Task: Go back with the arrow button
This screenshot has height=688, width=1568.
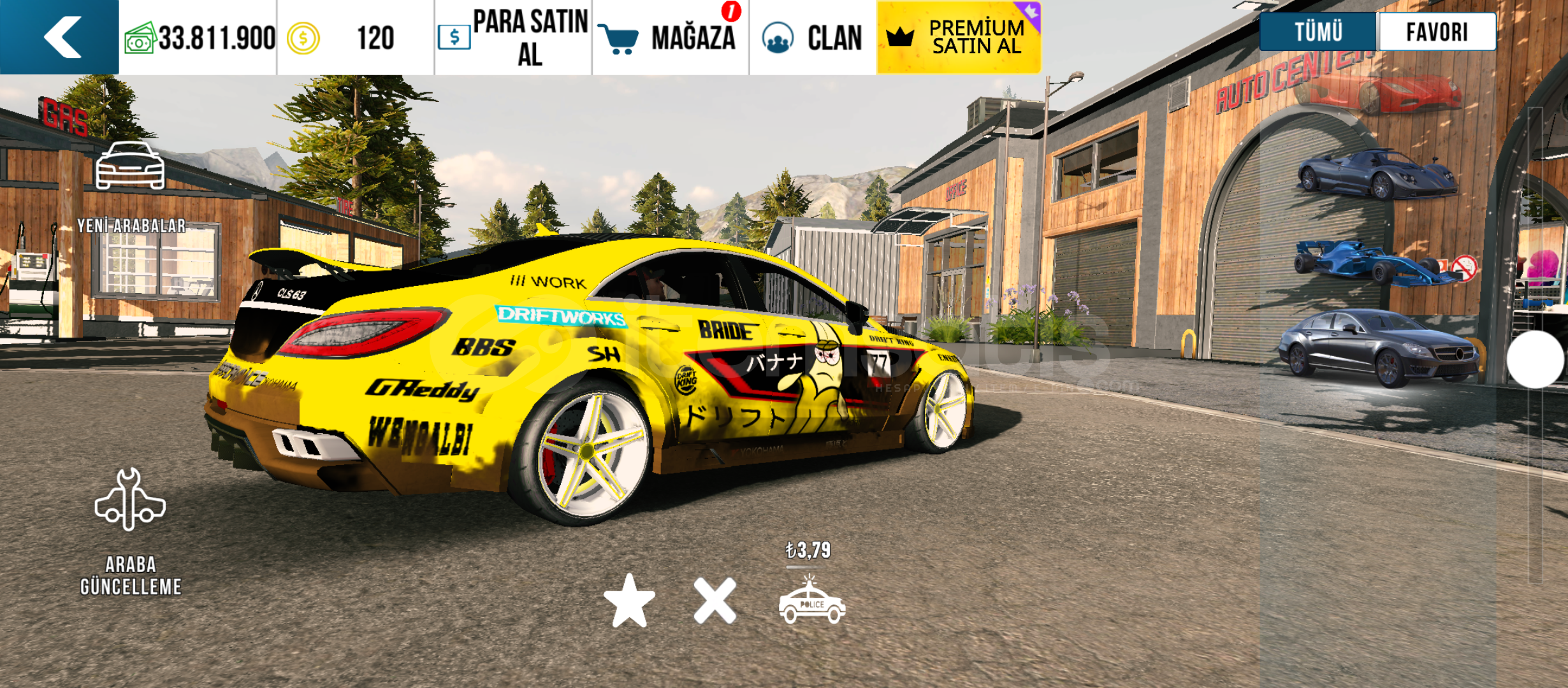Action: (x=61, y=37)
